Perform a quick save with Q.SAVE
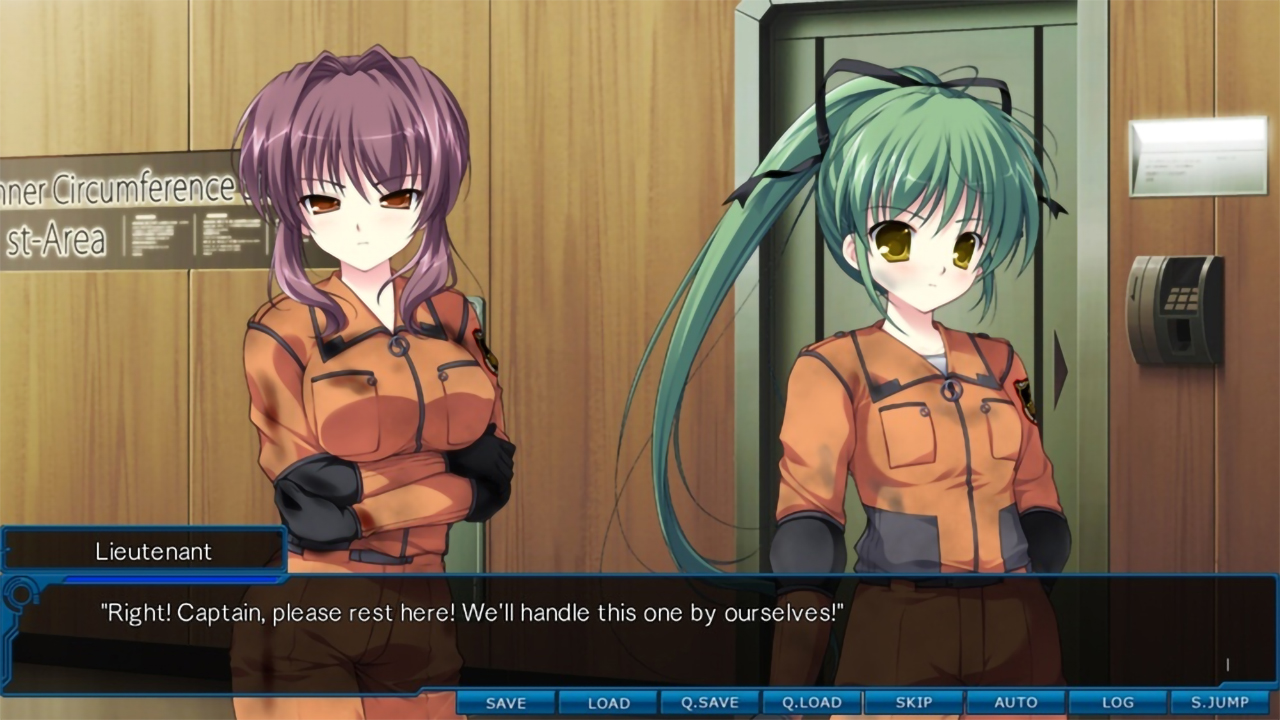Screen dimensions: 1280x720 pos(710,703)
